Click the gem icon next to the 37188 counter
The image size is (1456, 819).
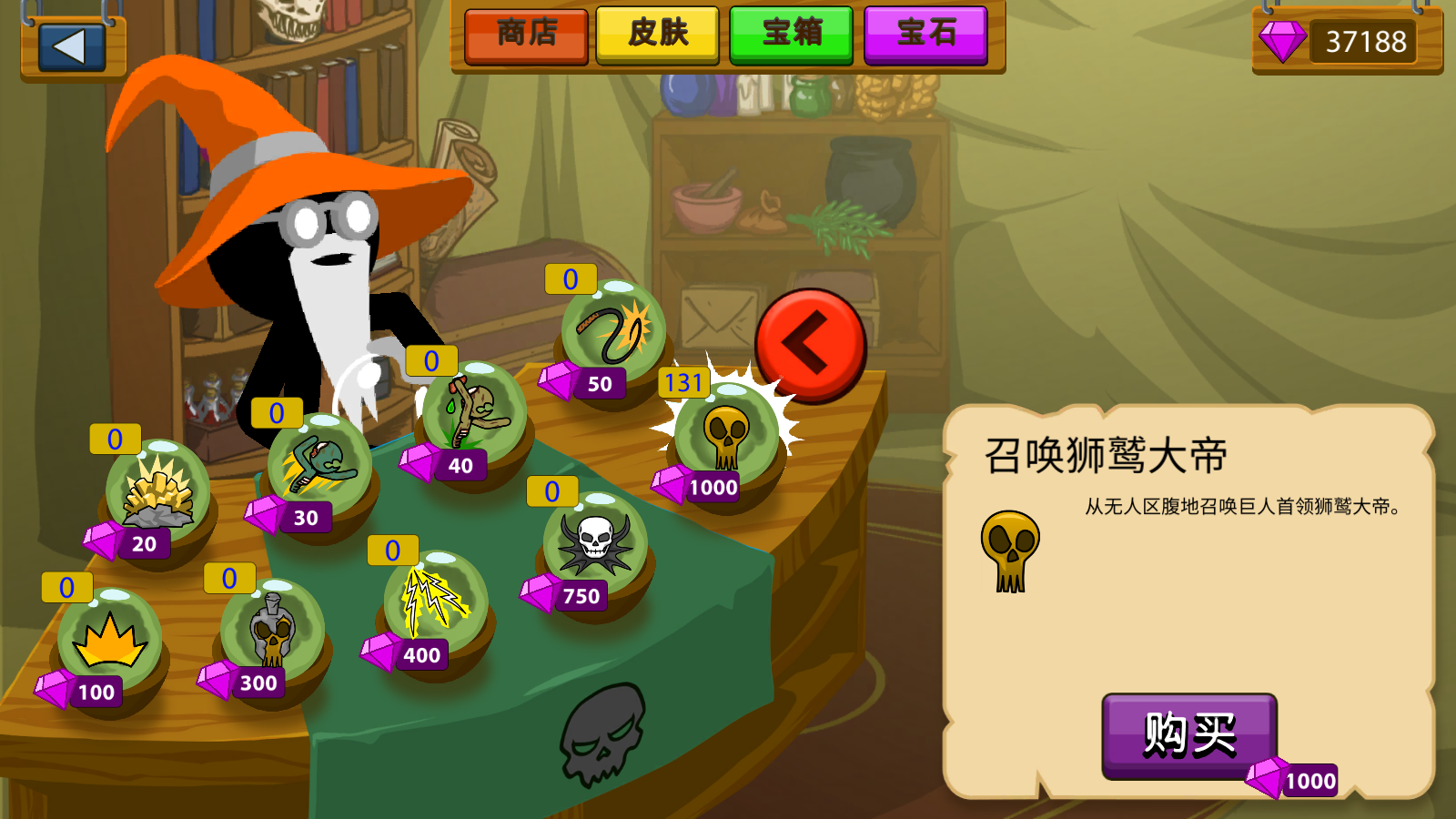1282,39
